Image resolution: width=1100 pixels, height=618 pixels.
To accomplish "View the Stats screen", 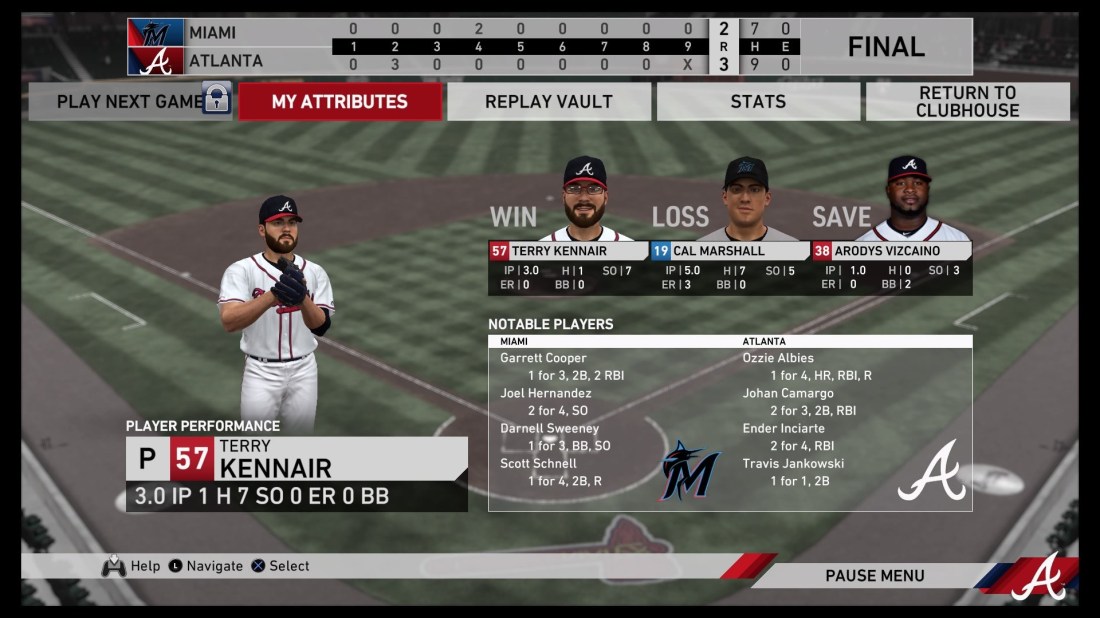I will pos(758,101).
